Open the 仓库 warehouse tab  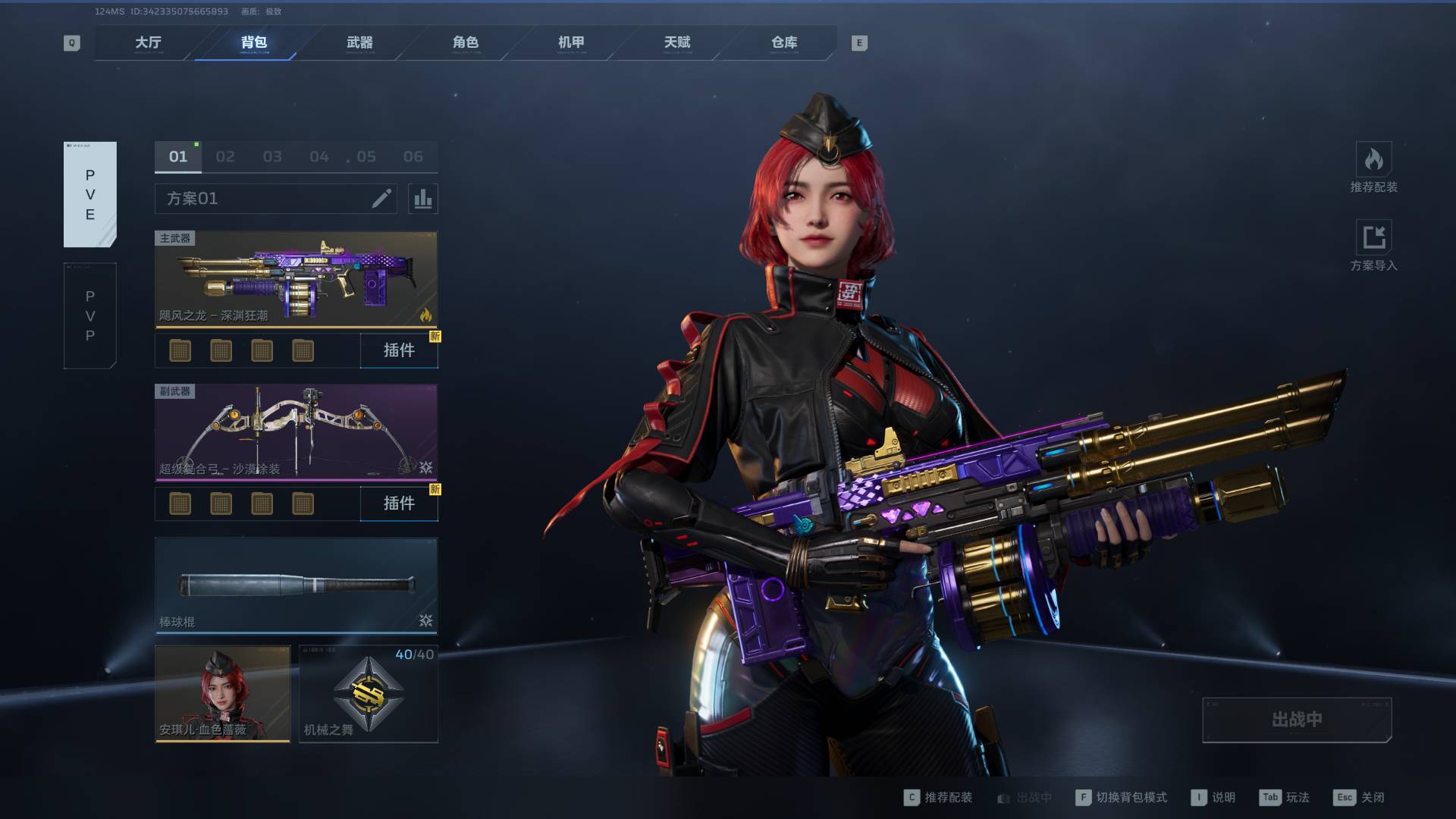783,42
